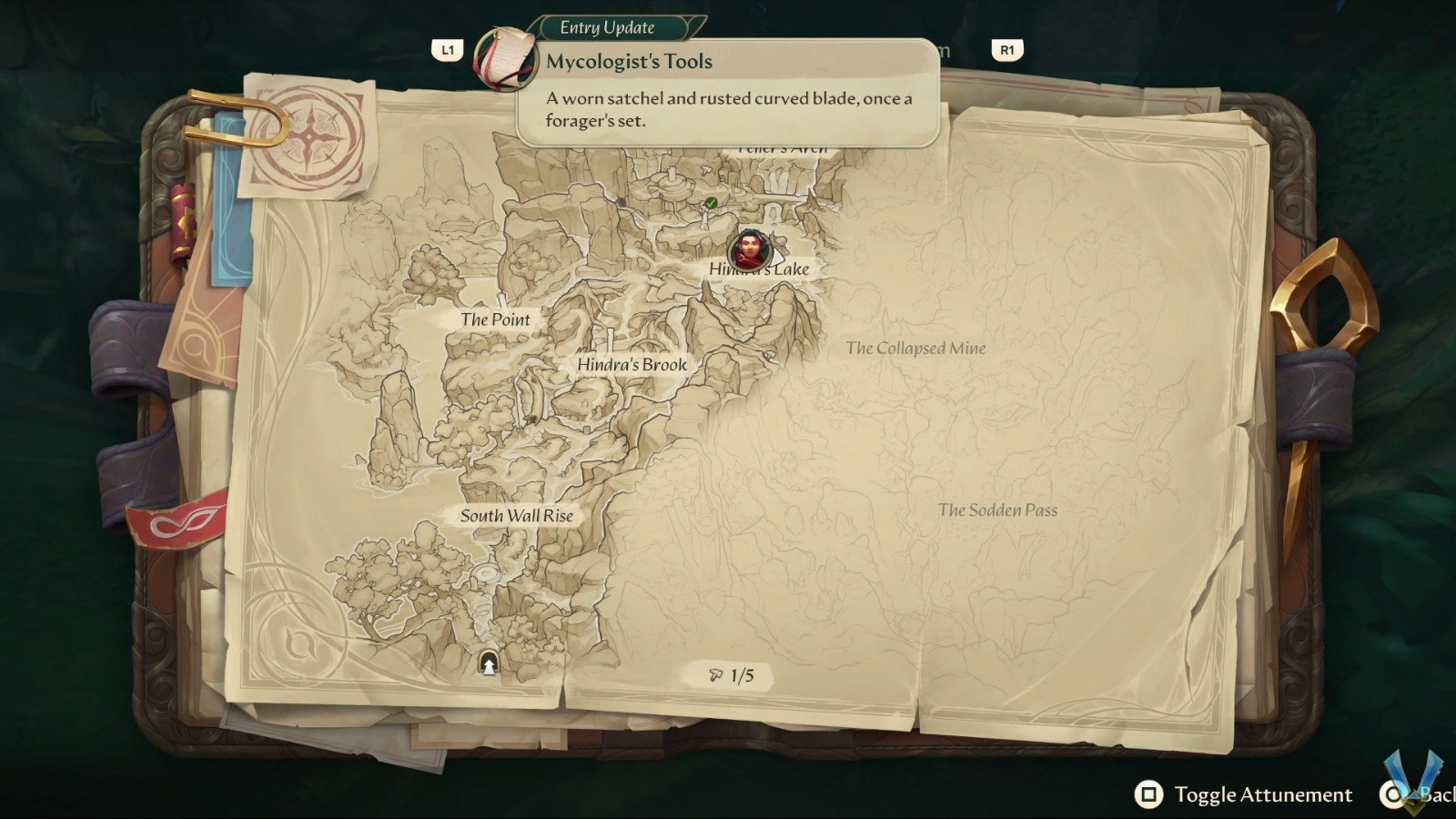
Task: Expand the next journal page with R1
Action: pos(1006,50)
